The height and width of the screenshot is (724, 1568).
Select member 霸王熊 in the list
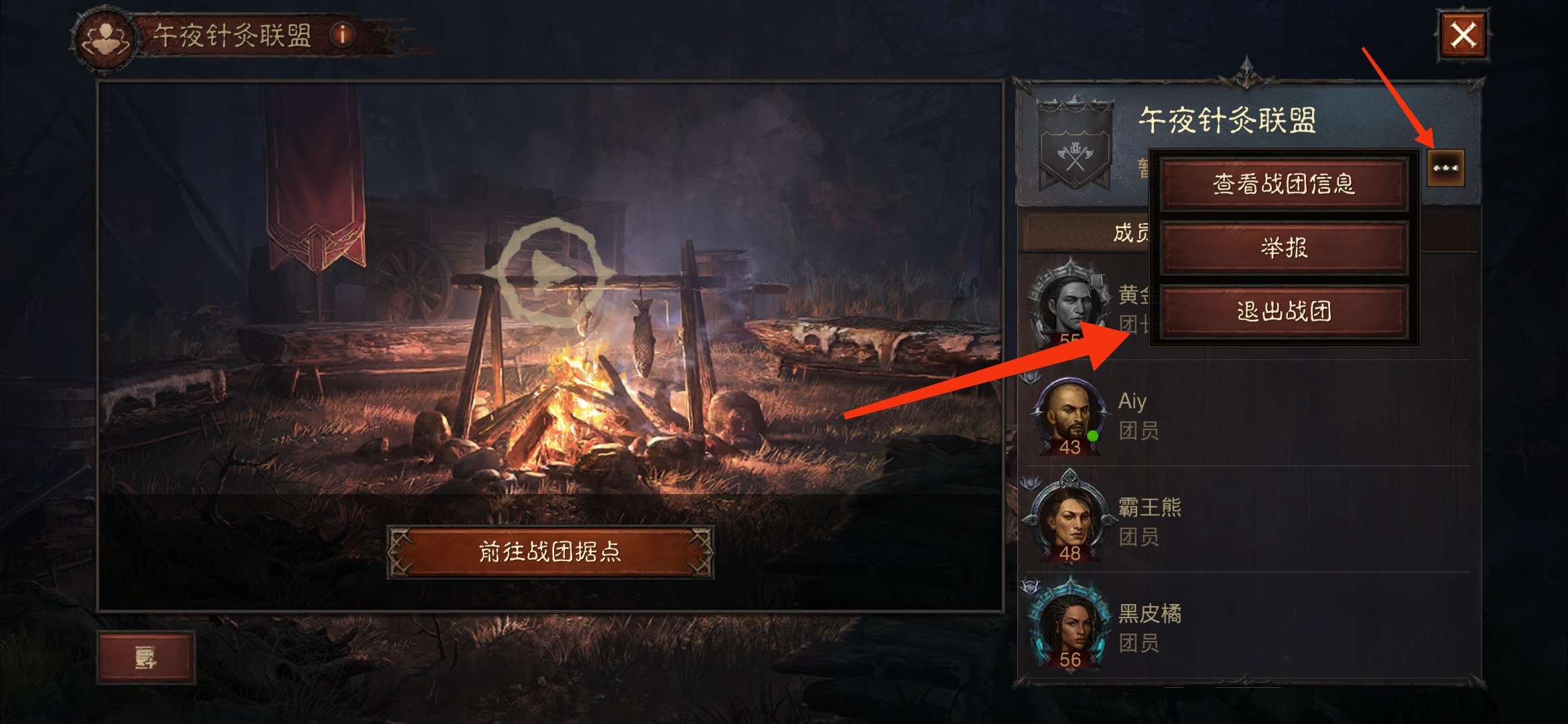pos(1246,521)
